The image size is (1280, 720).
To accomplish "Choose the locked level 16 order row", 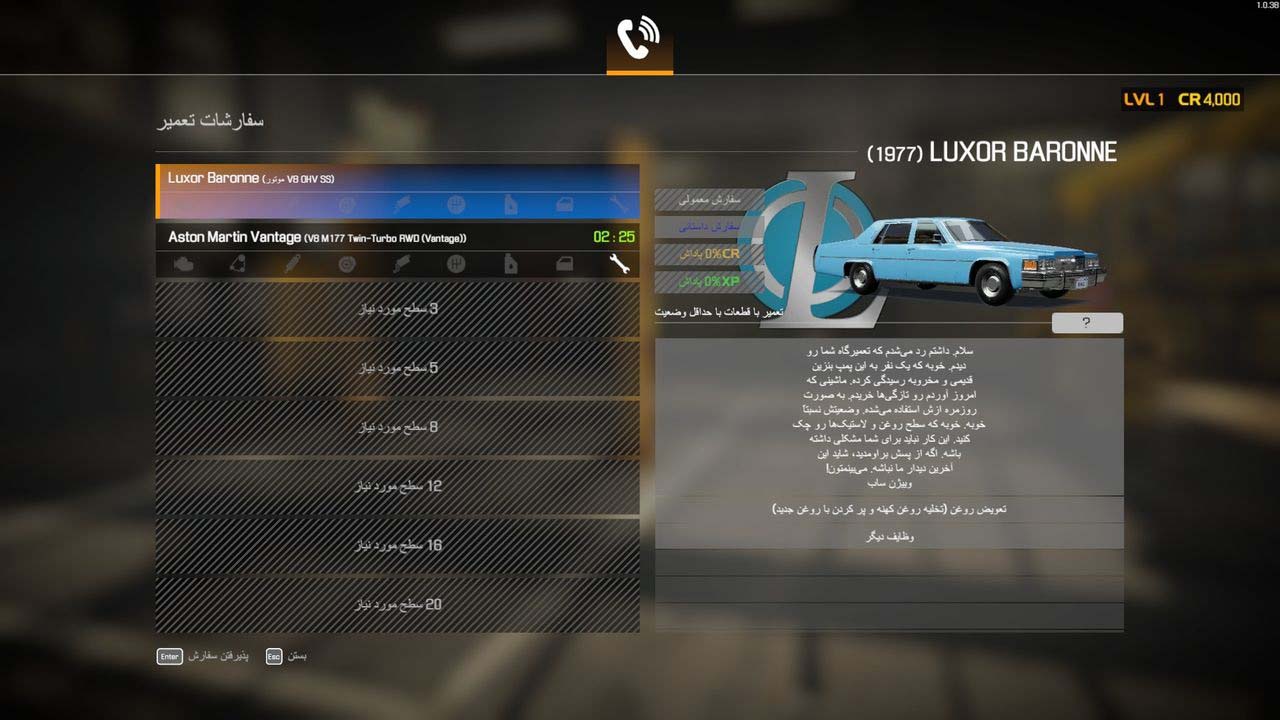I will click(397, 545).
